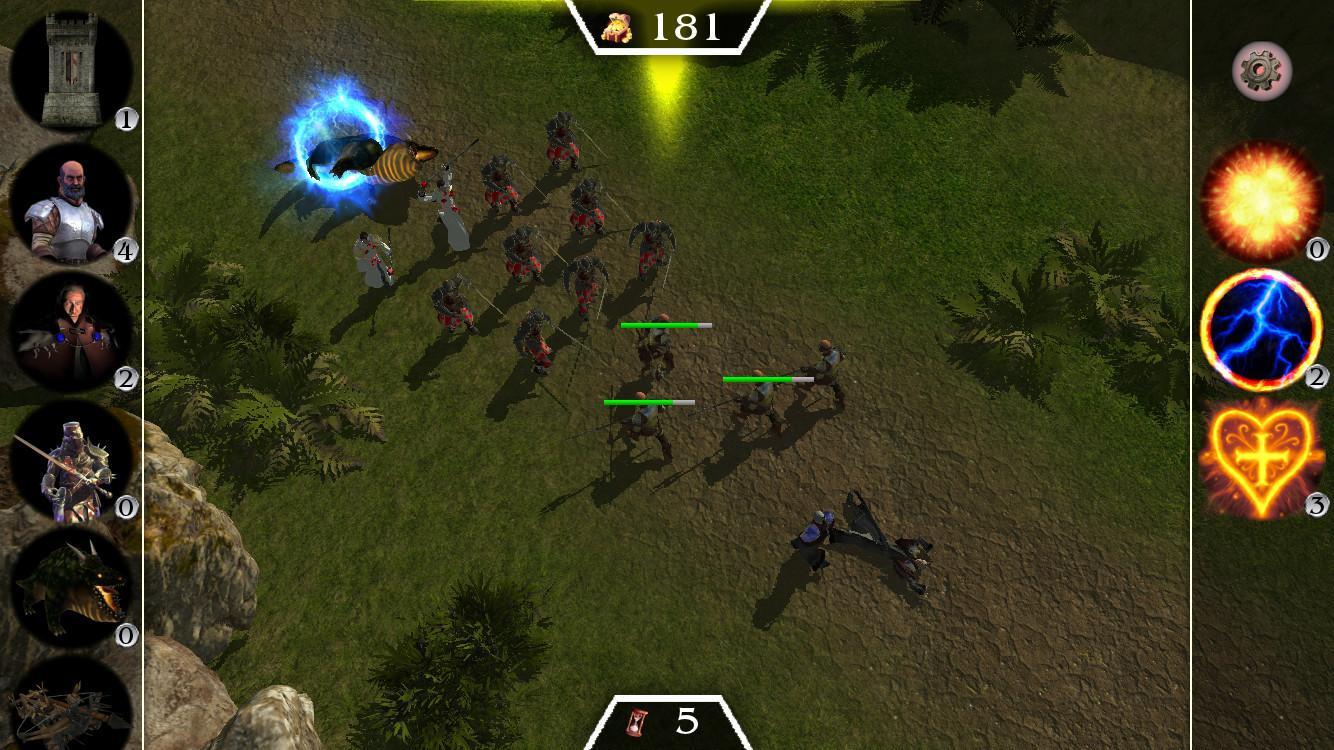This screenshot has width=1334, height=750.
Task: Open settings with the gear icon
Action: (x=1262, y=71)
